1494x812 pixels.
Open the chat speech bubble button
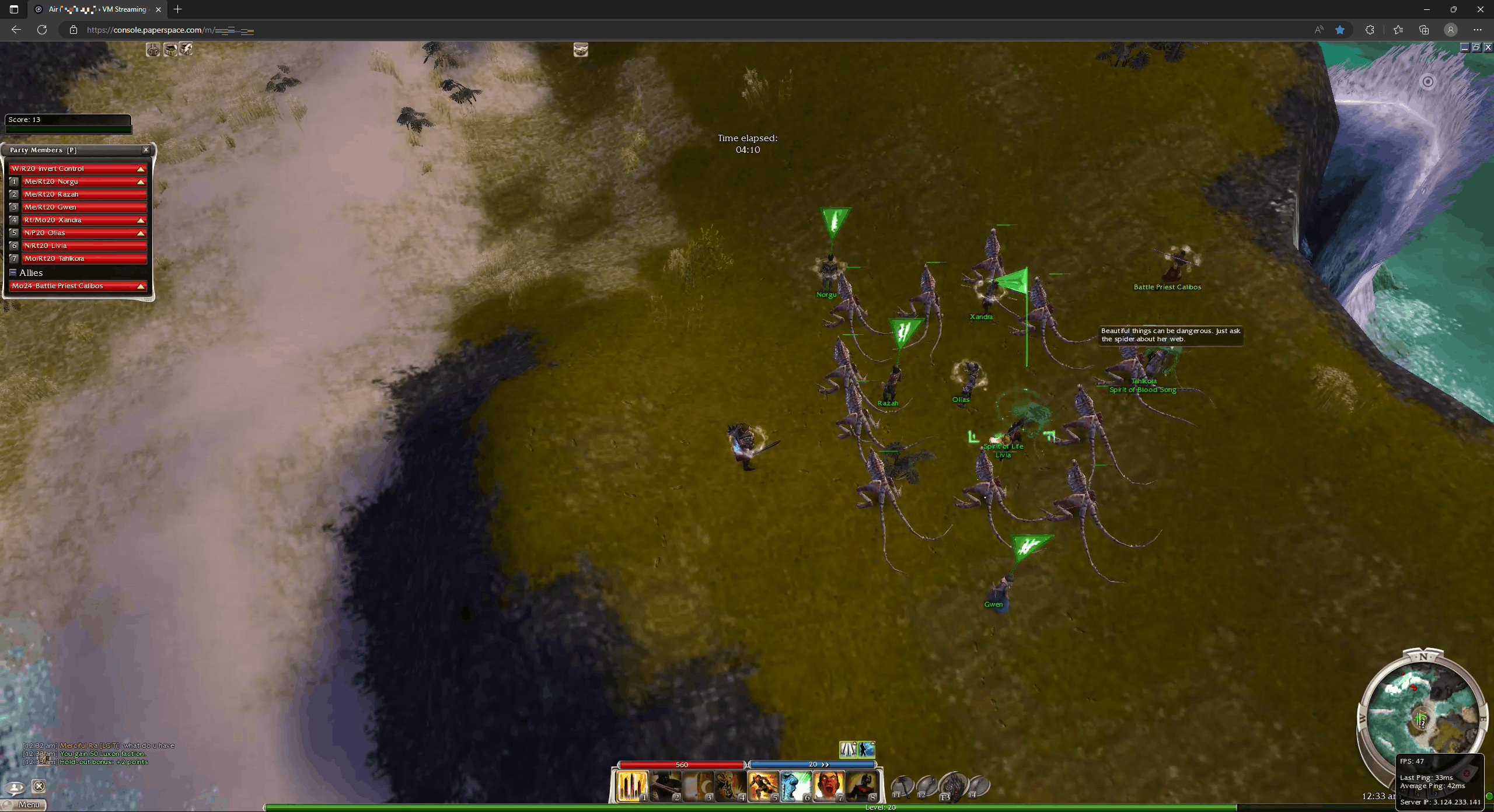(x=15, y=787)
